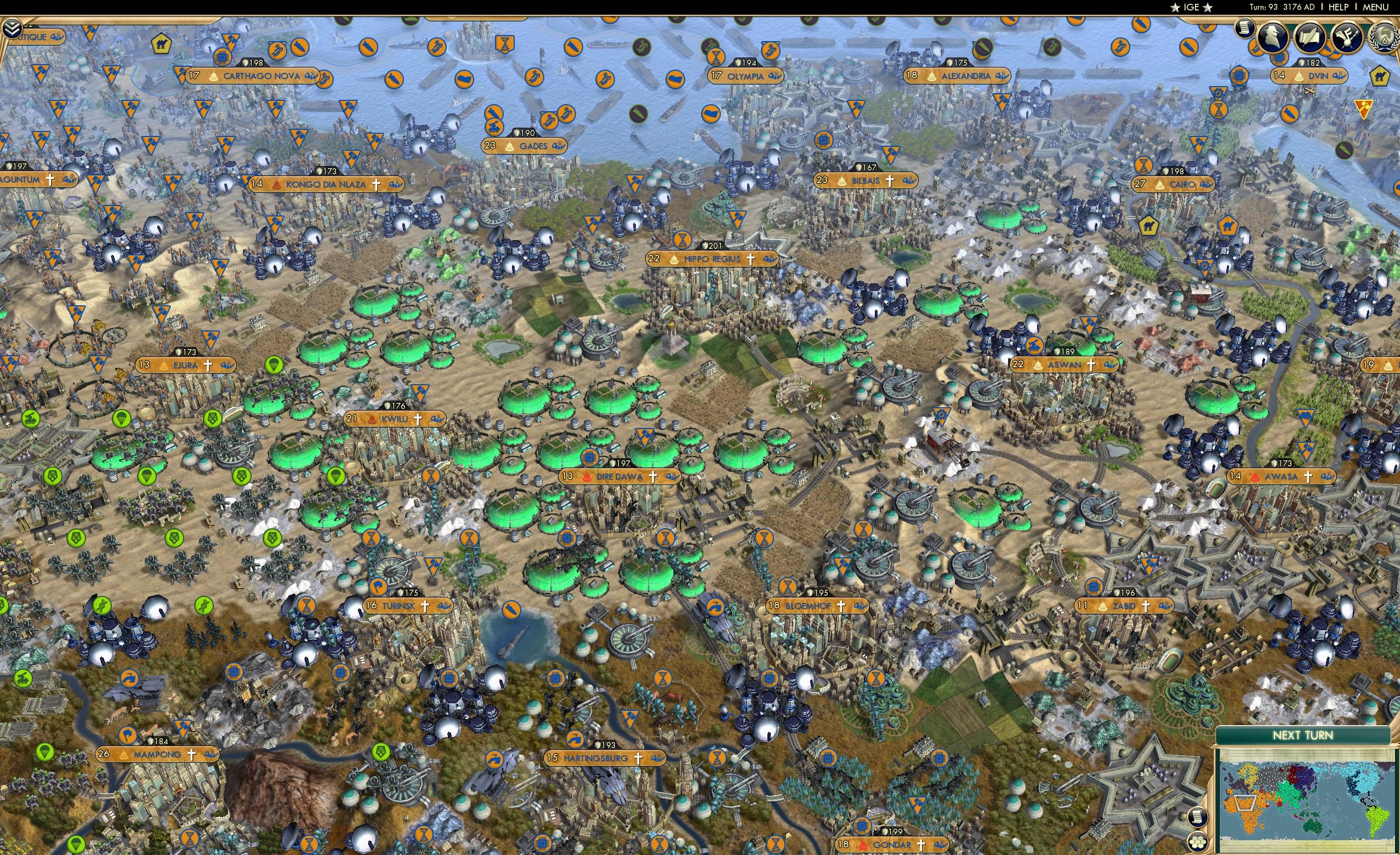Click the scroll icon above the minimap

coord(1198,818)
